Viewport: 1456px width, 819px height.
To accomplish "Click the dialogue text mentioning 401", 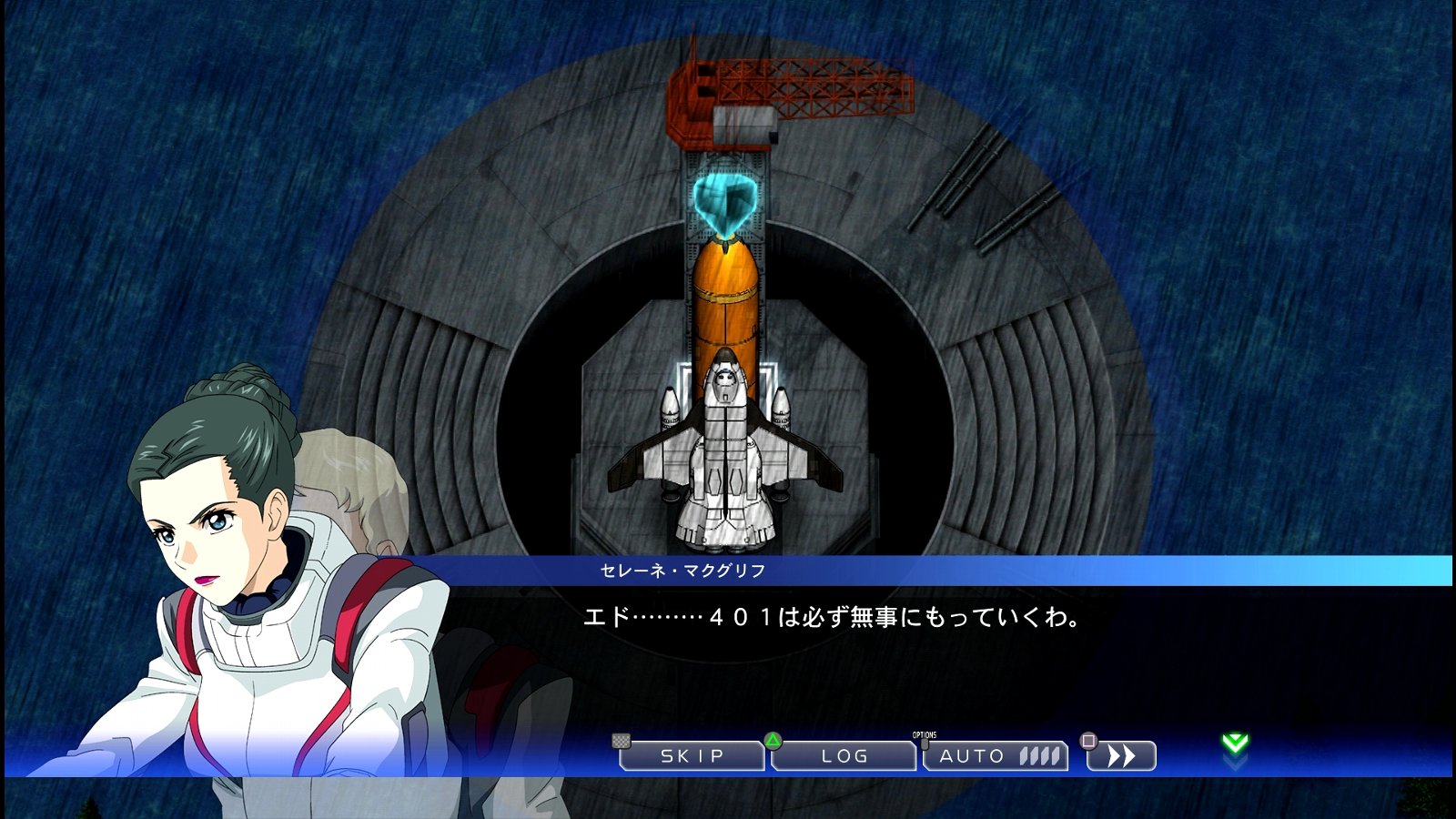I will [833, 617].
